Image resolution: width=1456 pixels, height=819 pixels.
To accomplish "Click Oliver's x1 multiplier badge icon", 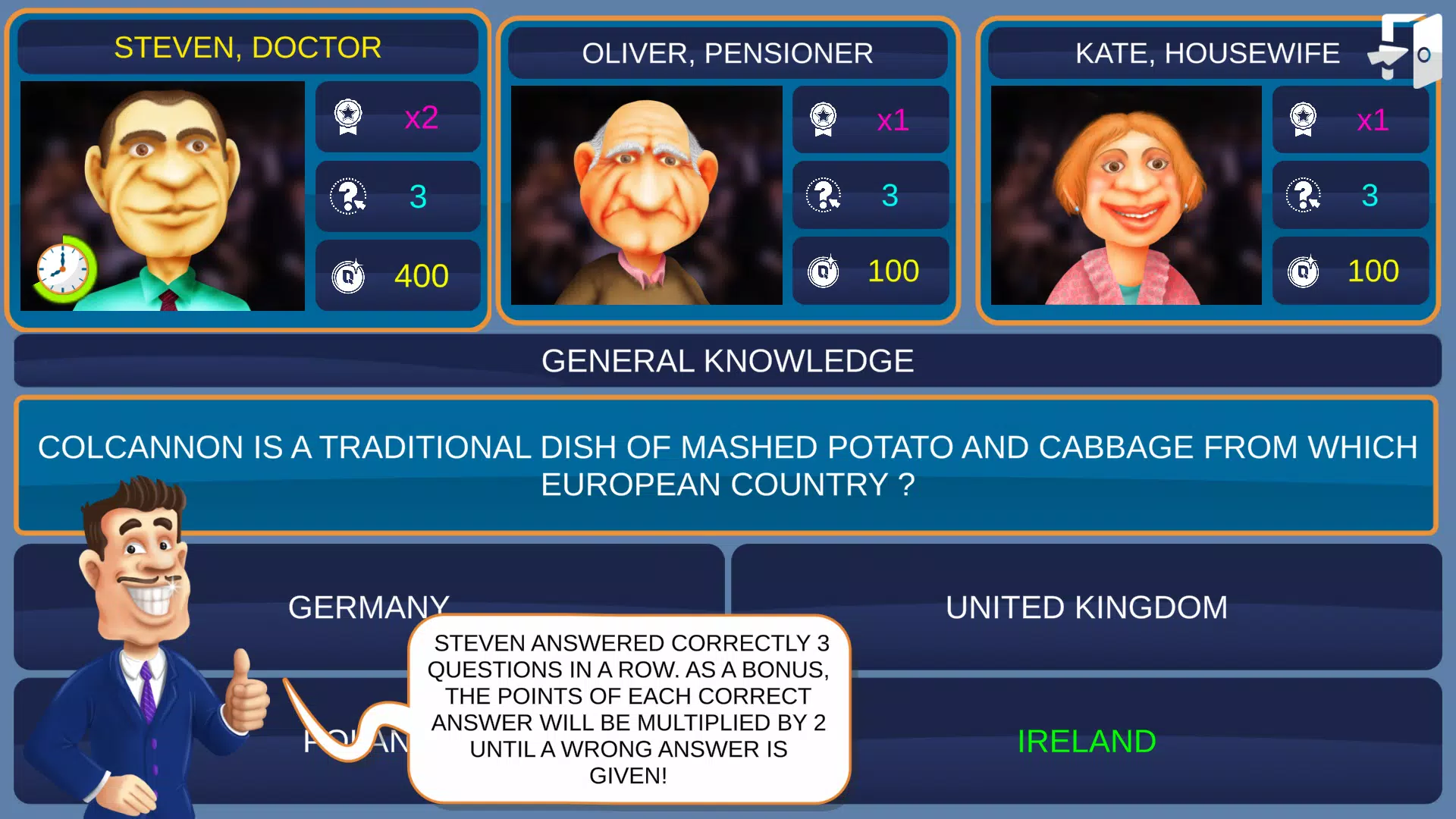I will pyautogui.click(x=821, y=119).
